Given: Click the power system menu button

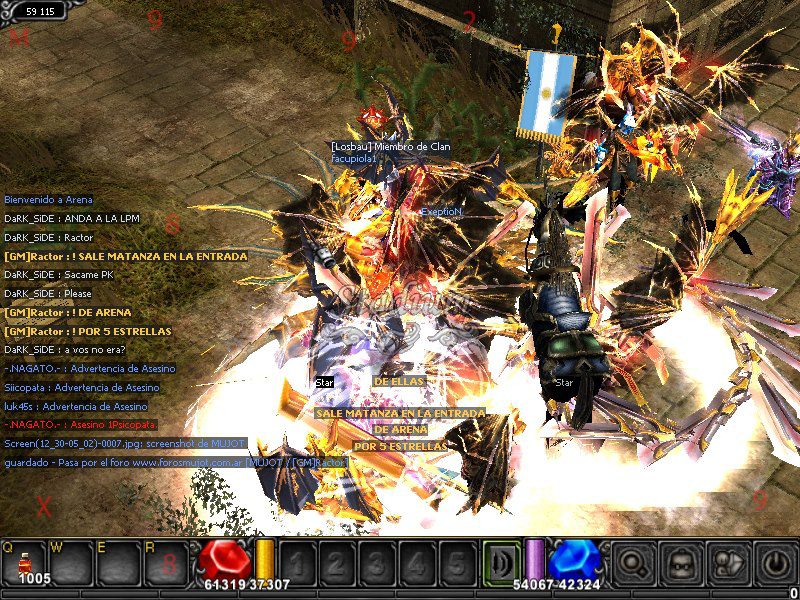Looking at the screenshot, I should click(775, 564).
